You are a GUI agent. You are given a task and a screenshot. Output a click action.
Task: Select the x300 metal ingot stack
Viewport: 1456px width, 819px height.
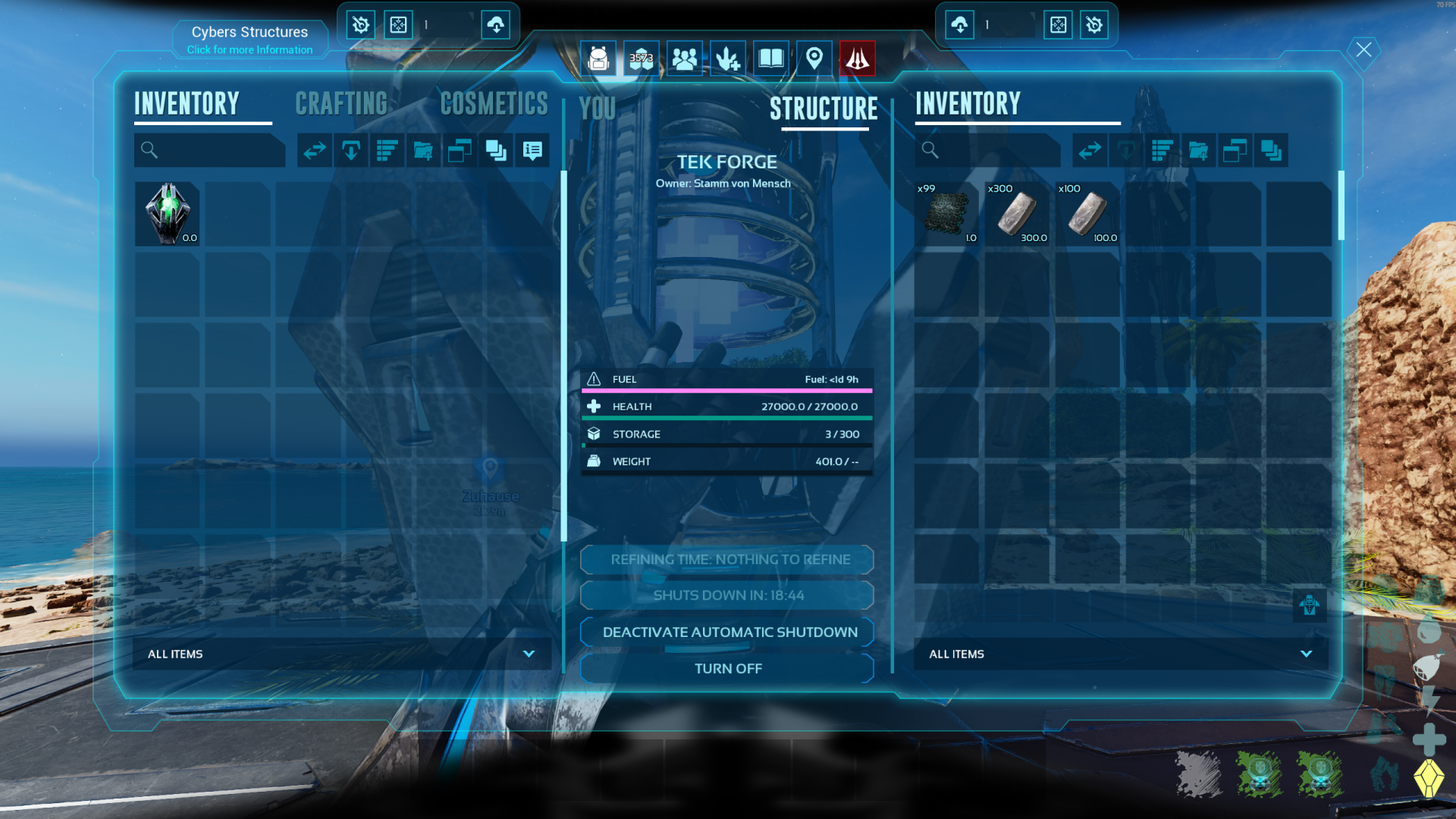coord(1017,214)
